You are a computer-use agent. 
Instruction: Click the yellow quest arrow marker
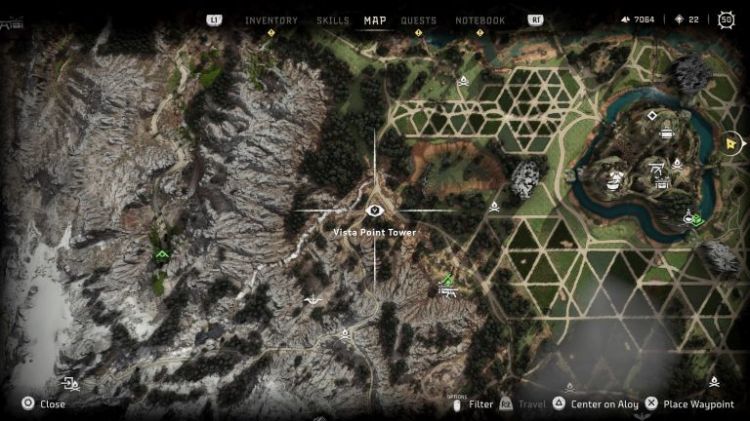pyautogui.click(x=733, y=144)
